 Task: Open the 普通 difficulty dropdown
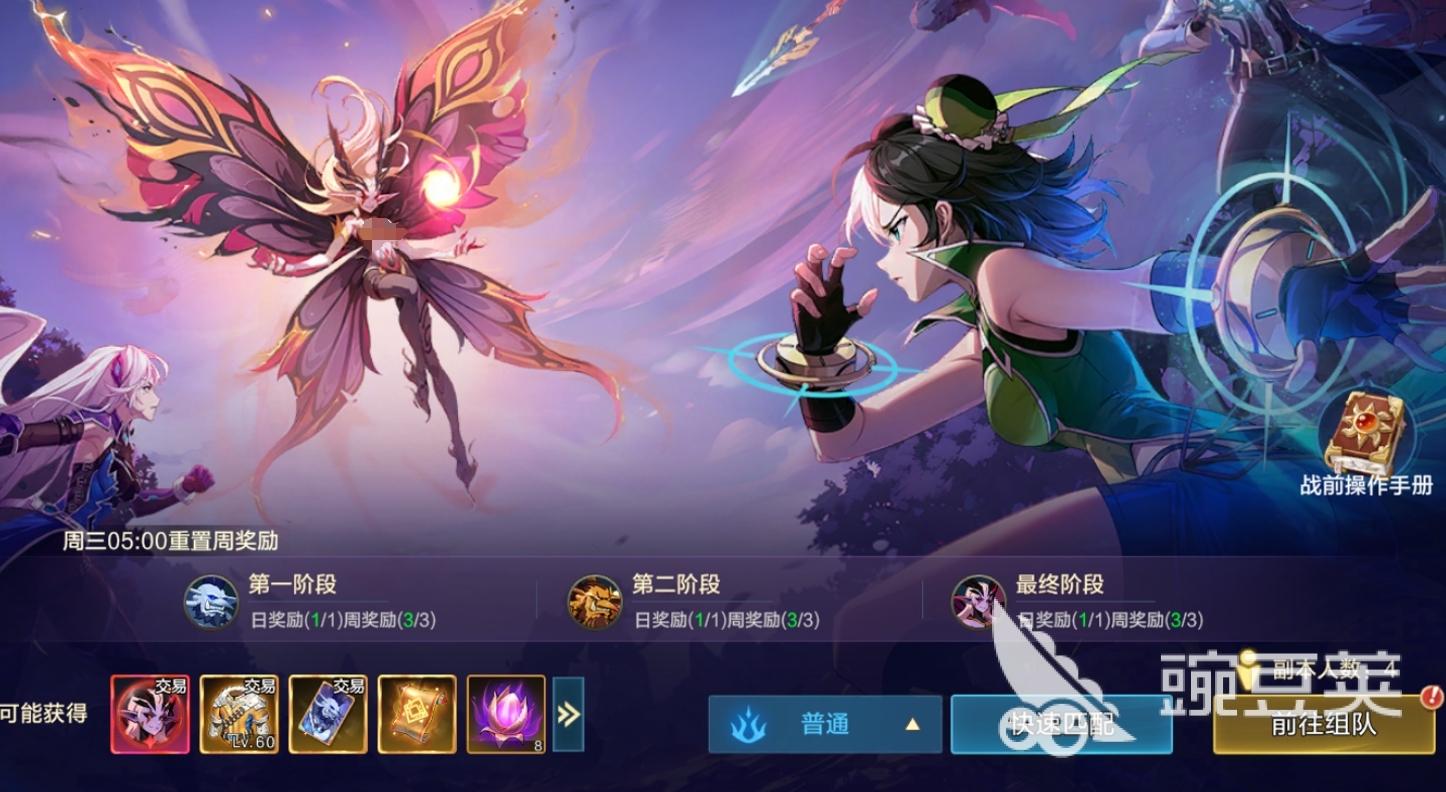(x=827, y=725)
